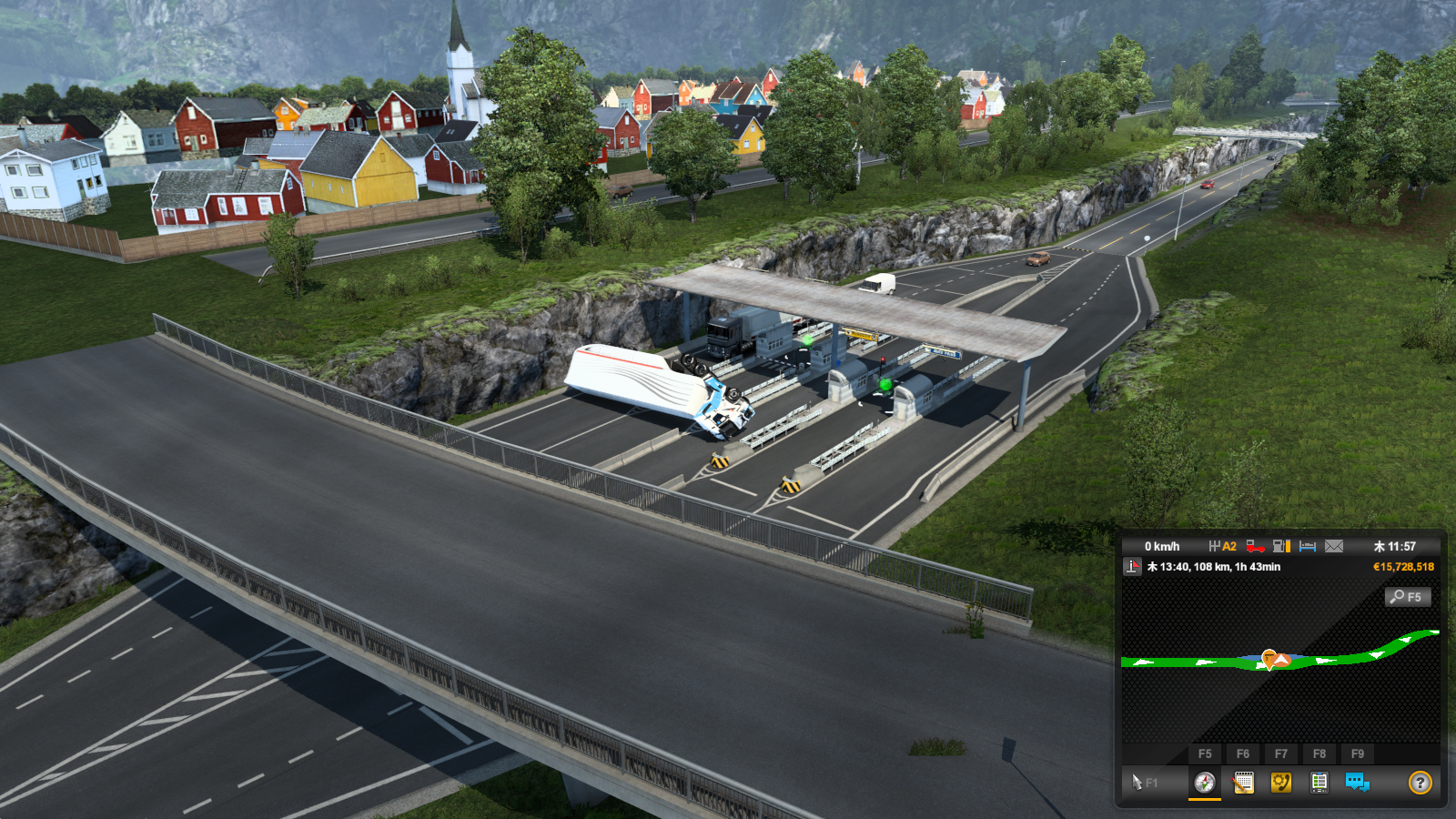Screen dimensions: 1456x819
Task: Click the red truck damage icon
Action: [x=1255, y=546]
